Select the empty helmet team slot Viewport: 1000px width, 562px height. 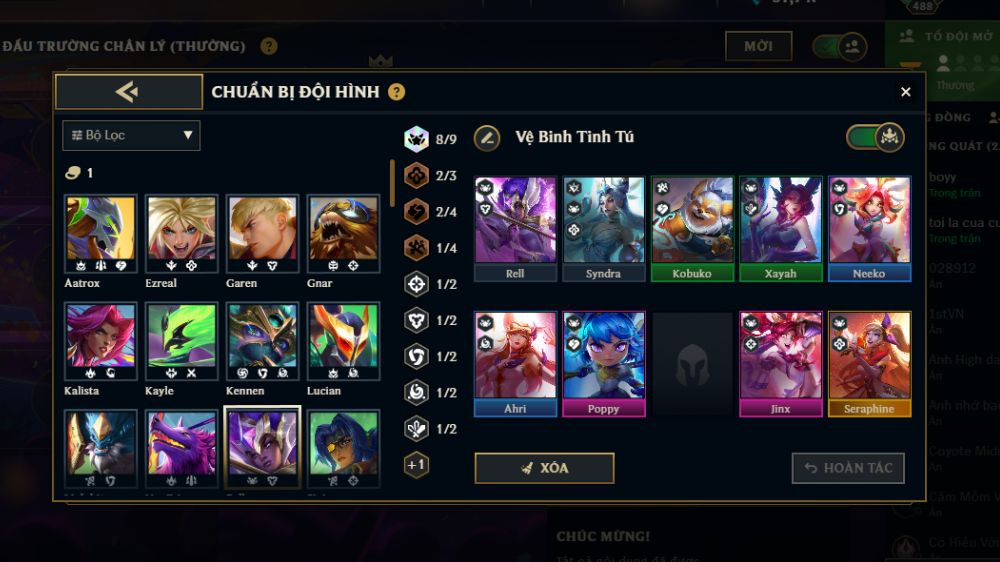point(692,364)
